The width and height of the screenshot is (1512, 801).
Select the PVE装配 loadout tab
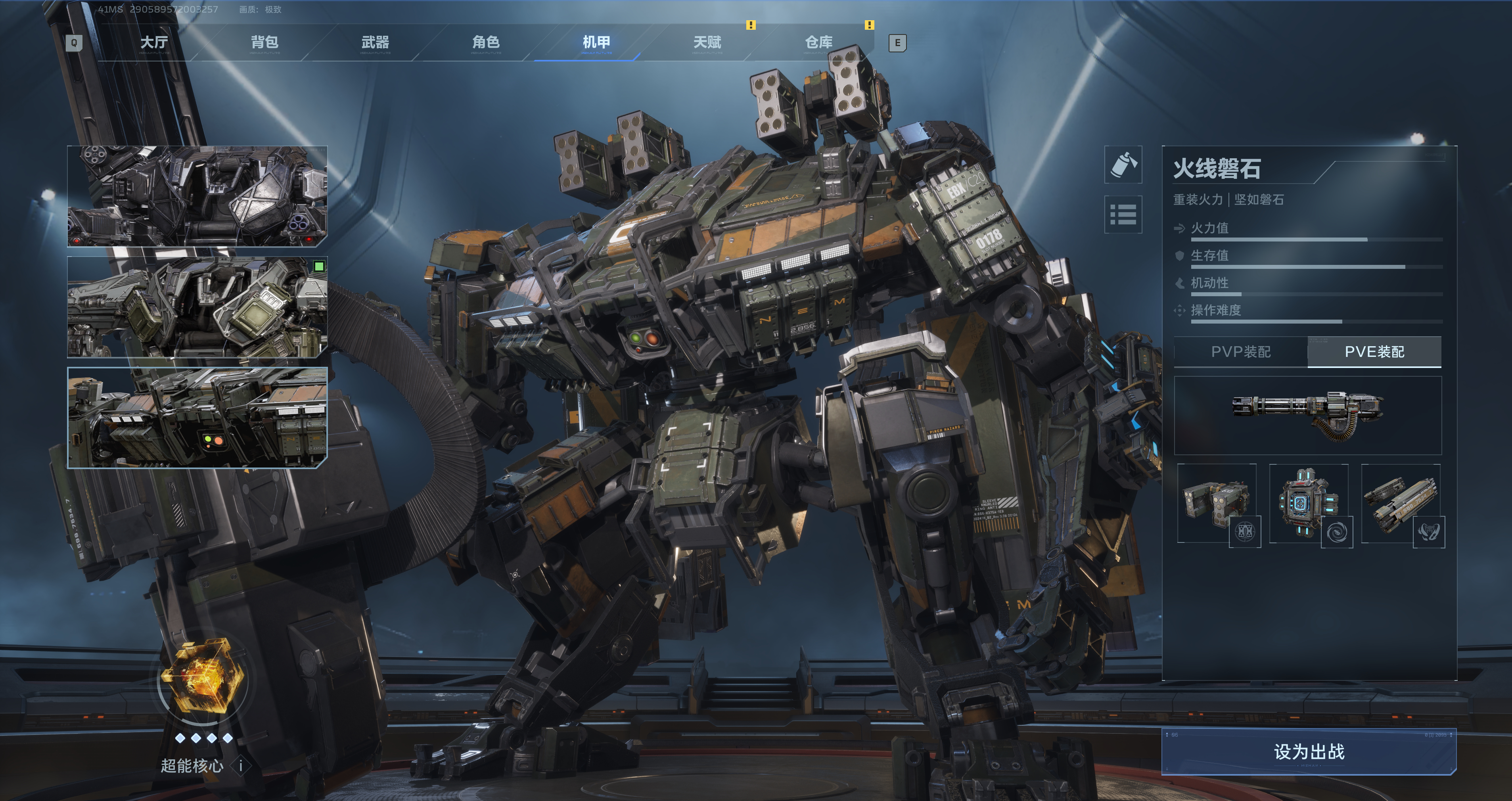tap(1374, 352)
